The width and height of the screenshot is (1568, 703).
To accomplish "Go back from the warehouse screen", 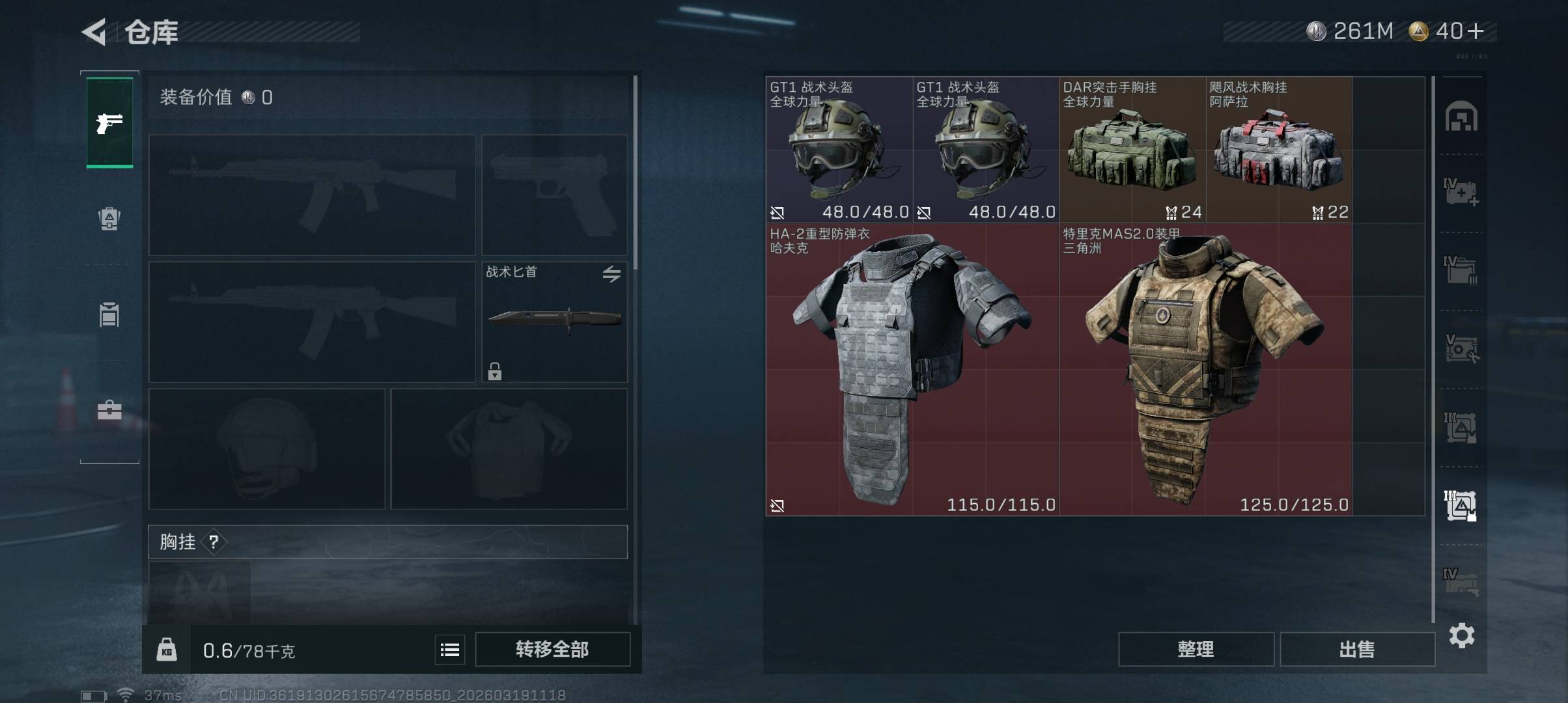I will [94, 32].
